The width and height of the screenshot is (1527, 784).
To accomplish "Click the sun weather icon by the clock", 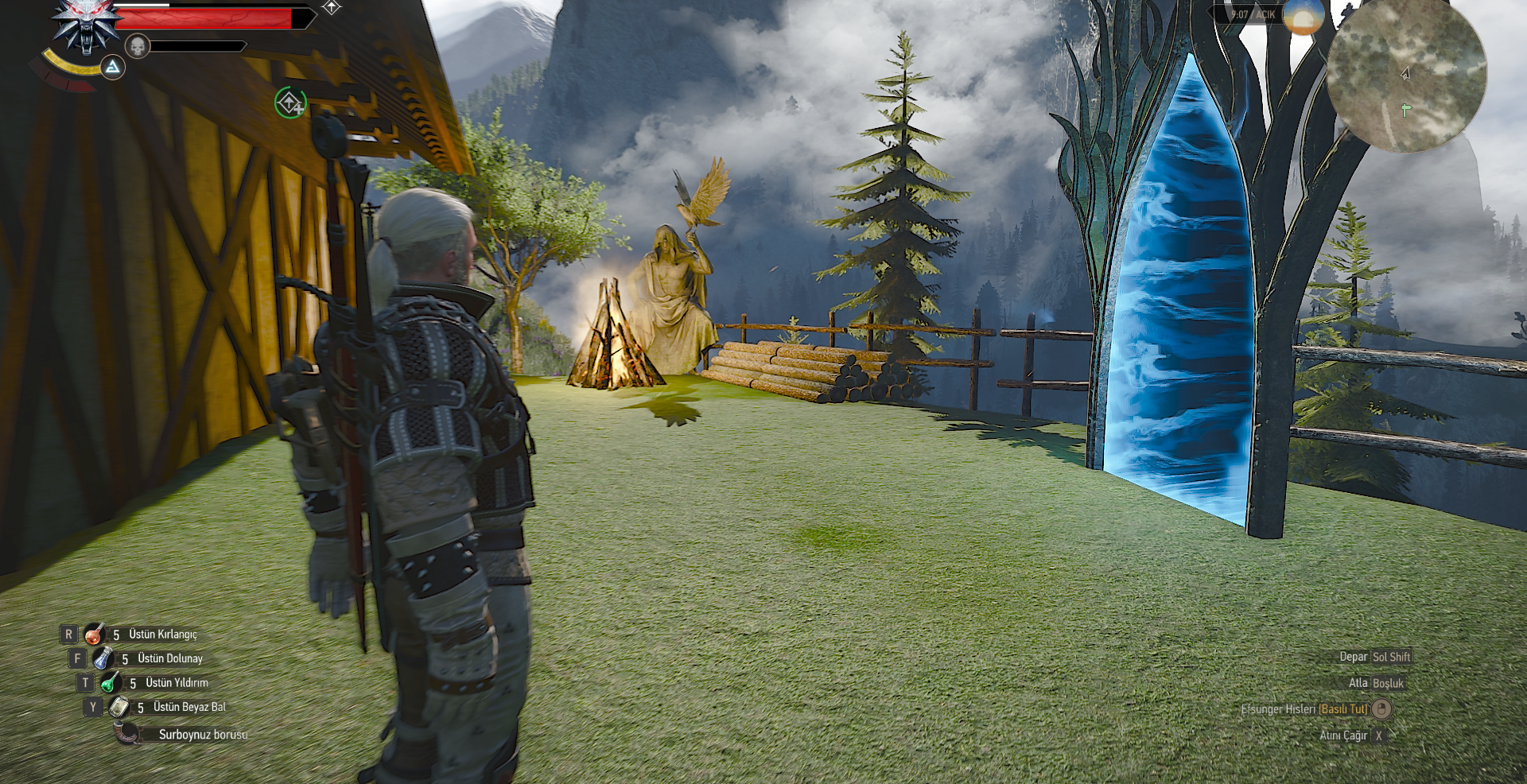I will pos(1303,16).
